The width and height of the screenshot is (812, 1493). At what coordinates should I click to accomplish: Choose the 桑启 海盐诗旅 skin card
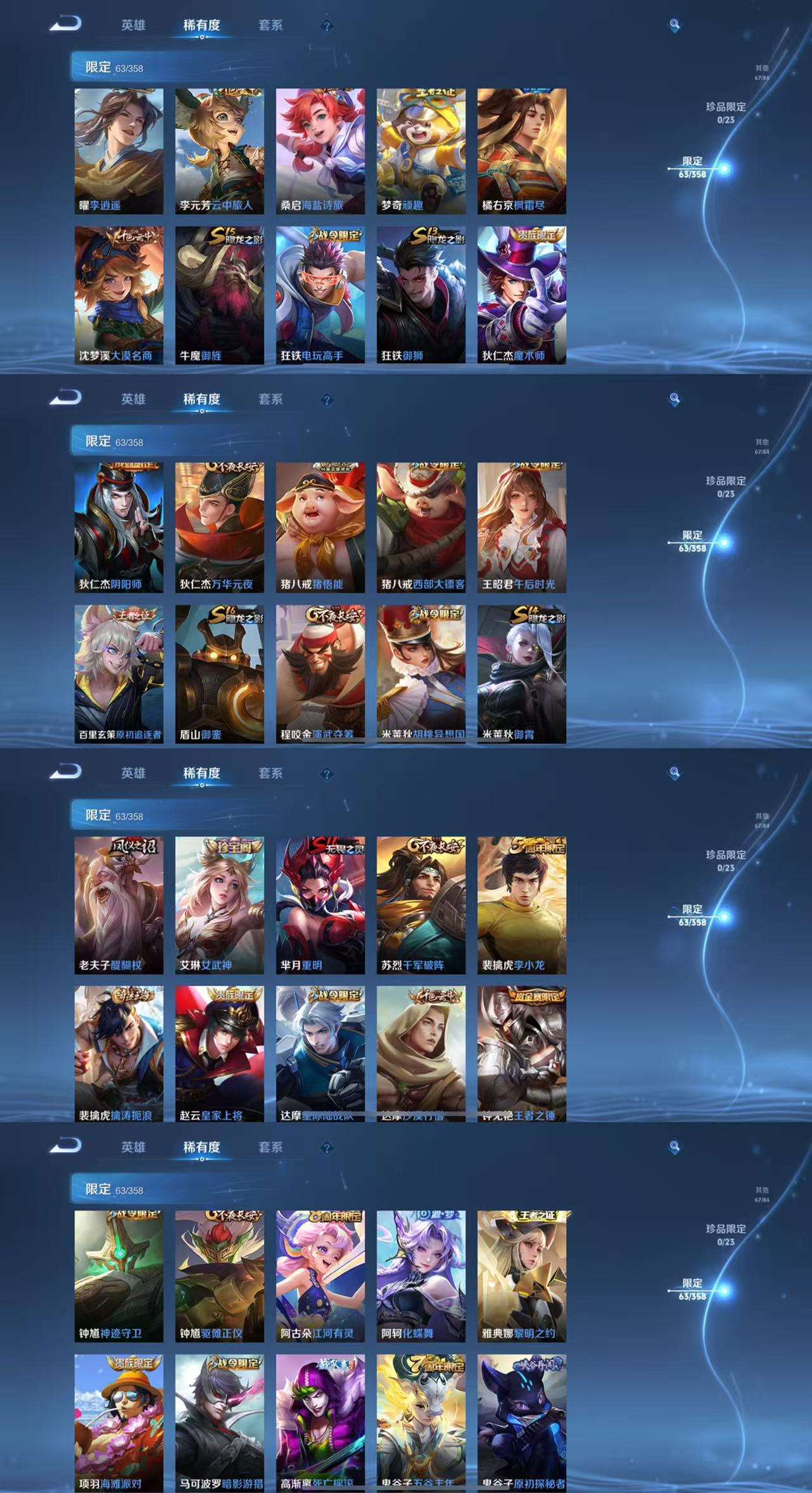point(320,151)
